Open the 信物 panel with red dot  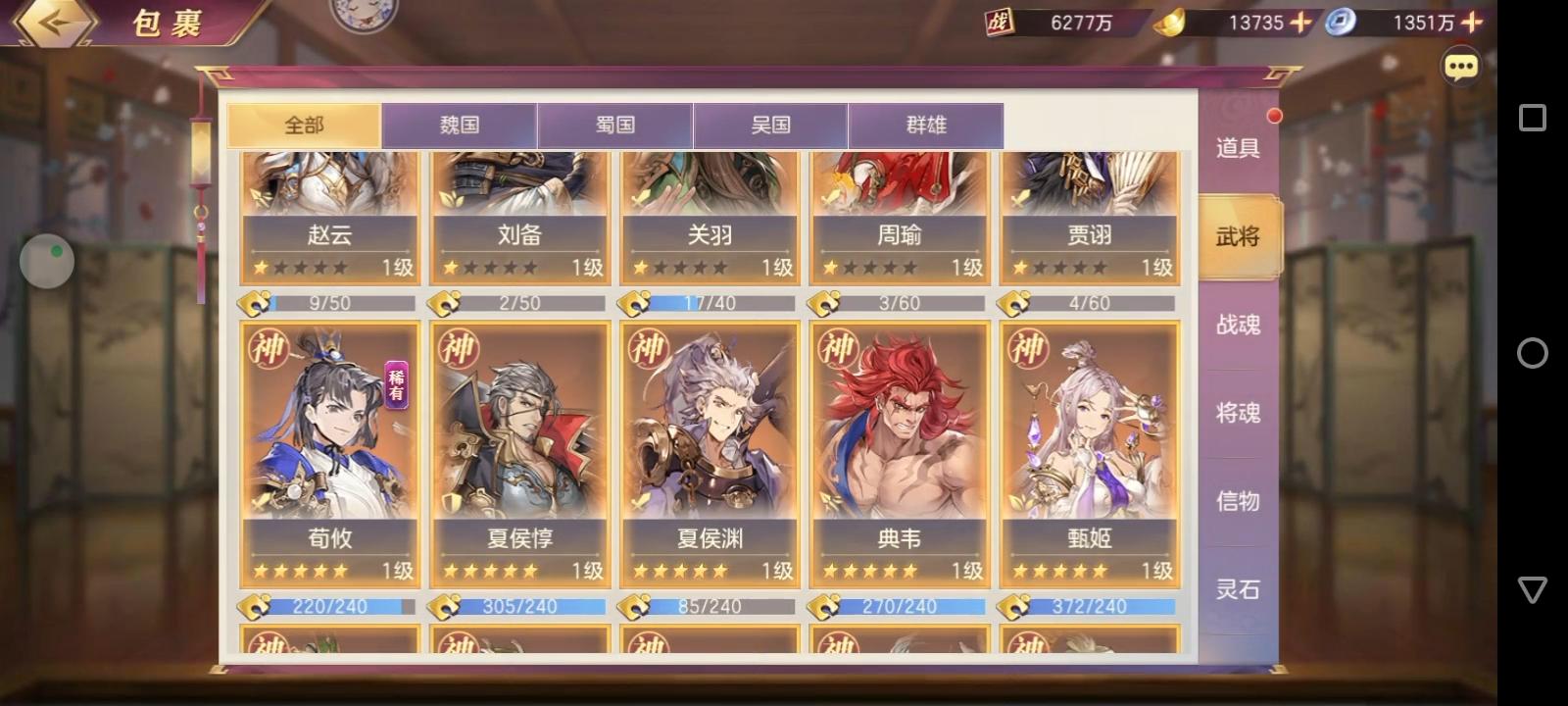1239,501
